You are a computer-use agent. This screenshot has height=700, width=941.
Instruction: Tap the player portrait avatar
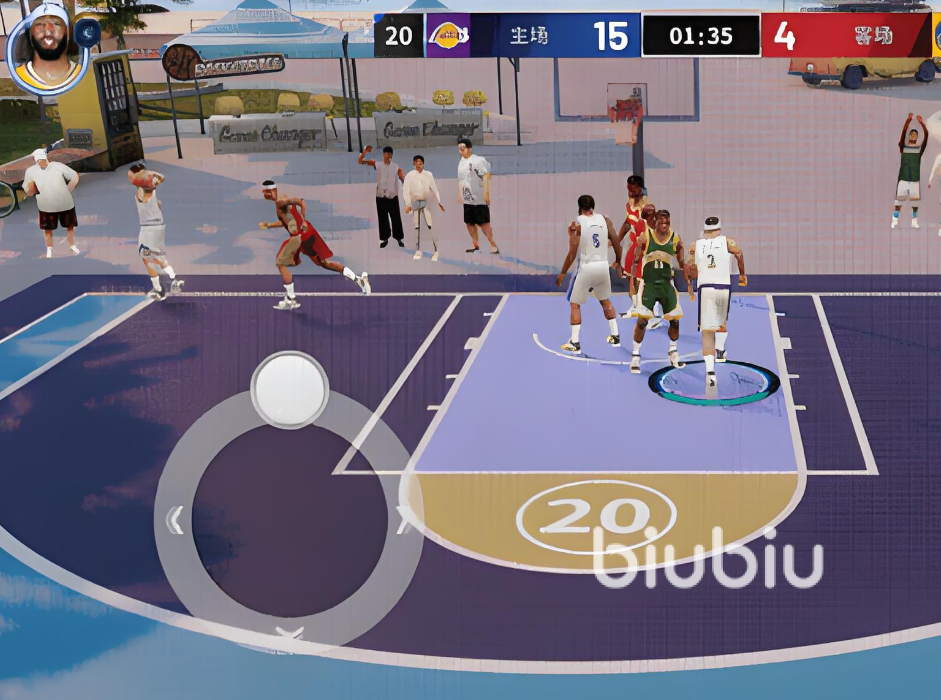46,46
